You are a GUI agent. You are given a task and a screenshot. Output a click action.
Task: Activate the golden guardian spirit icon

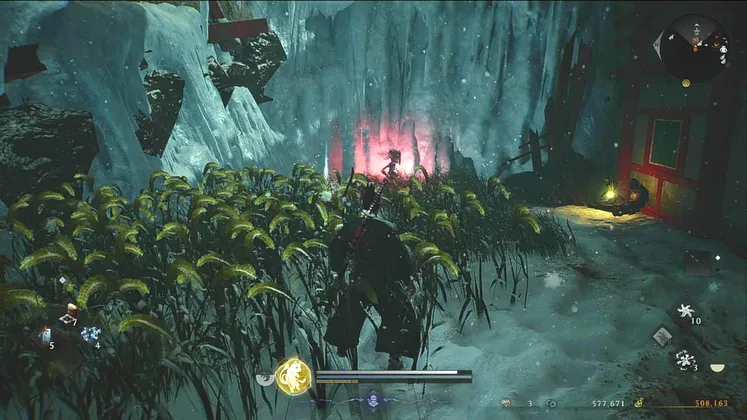tap(292, 375)
